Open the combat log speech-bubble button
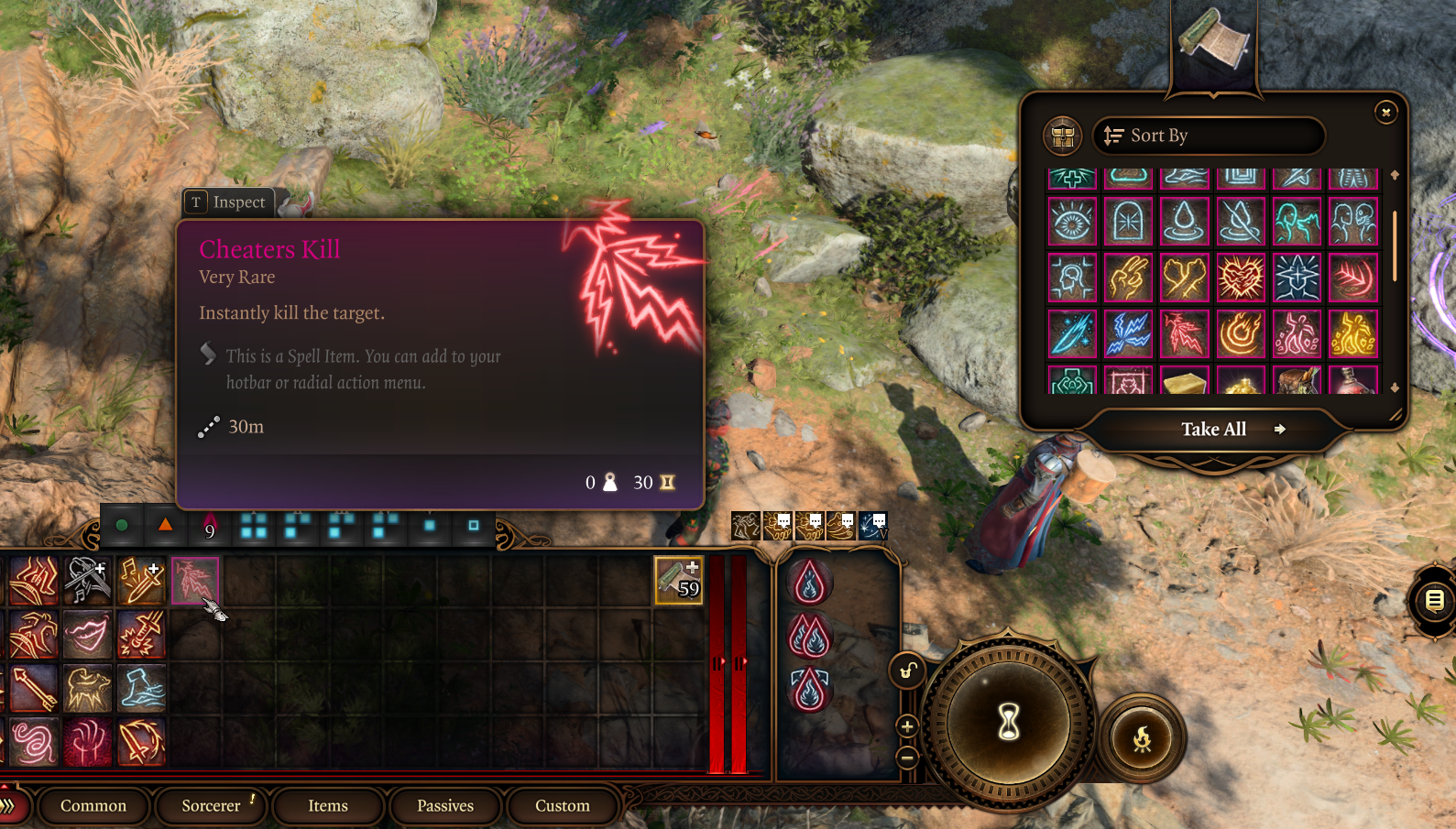Screen dimensions: 1456x829 point(1434,601)
